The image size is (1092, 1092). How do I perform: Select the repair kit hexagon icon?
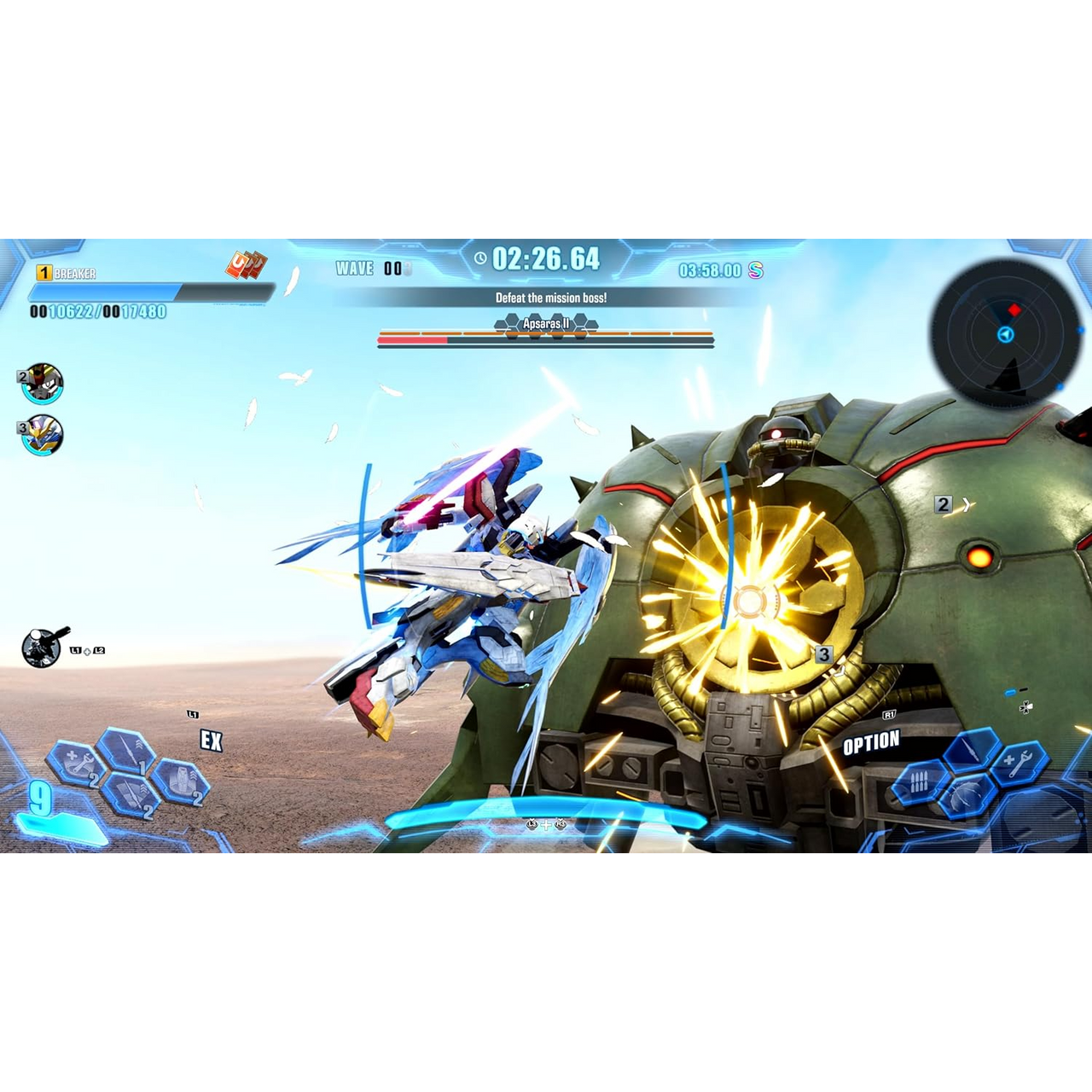pos(75,763)
